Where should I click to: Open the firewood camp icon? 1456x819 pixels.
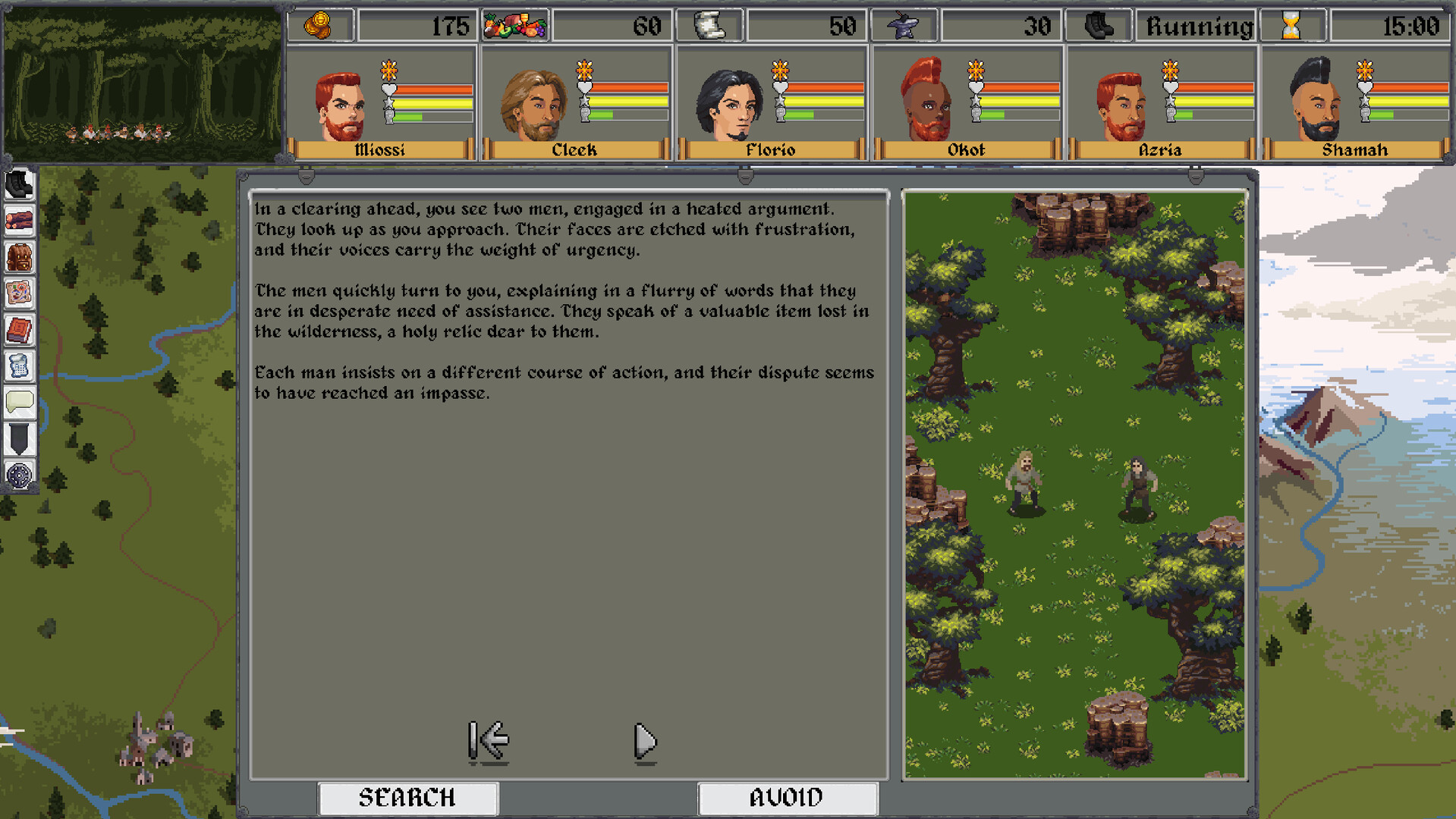click(x=19, y=221)
